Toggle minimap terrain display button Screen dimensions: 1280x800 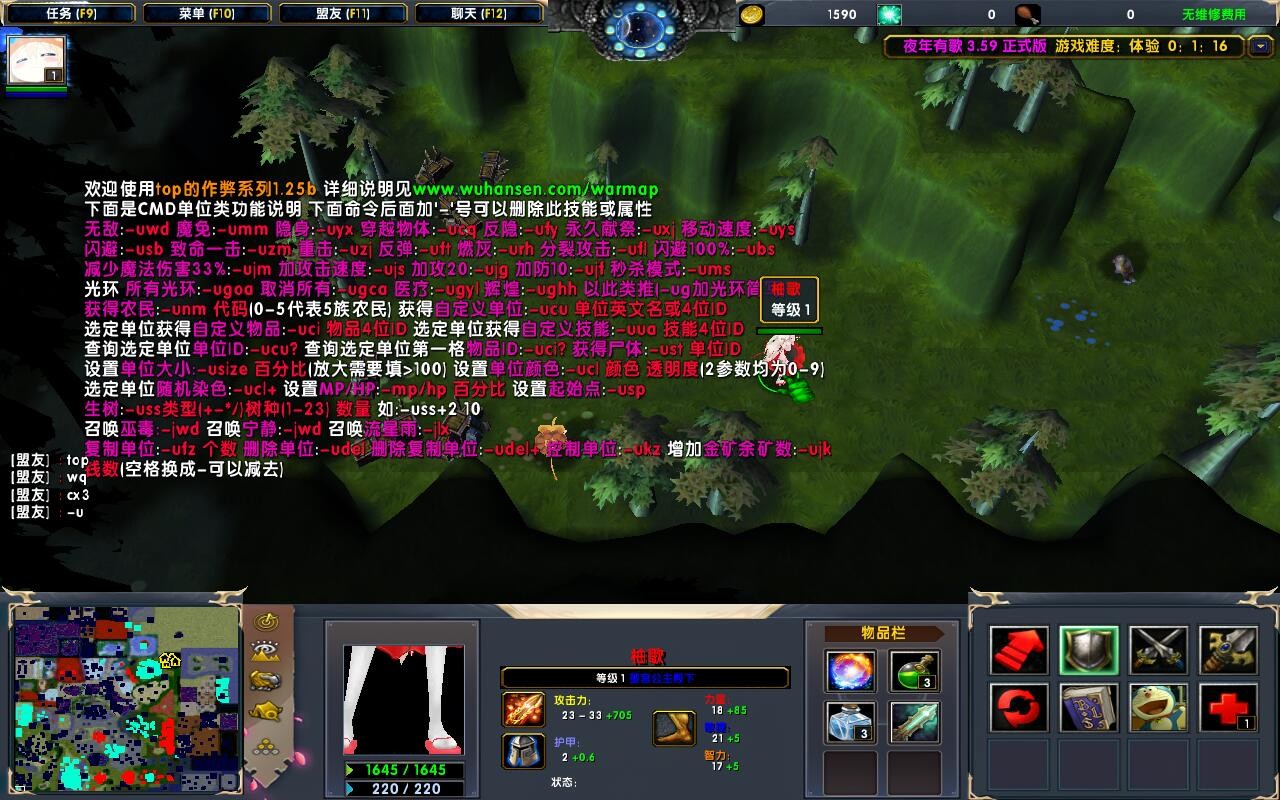point(266,651)
